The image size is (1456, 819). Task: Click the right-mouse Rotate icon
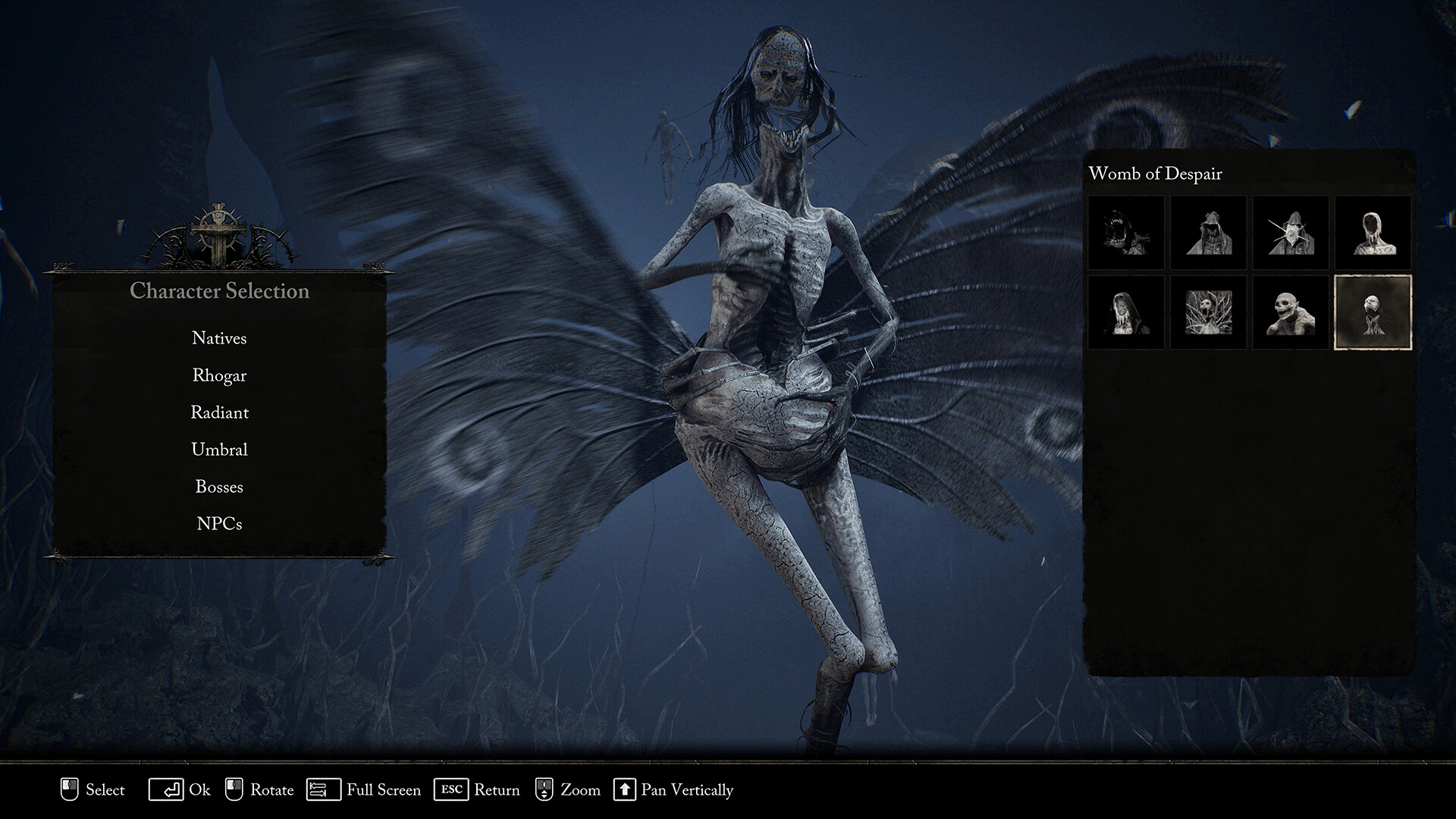pyautogui.click(x=236, y=789)
